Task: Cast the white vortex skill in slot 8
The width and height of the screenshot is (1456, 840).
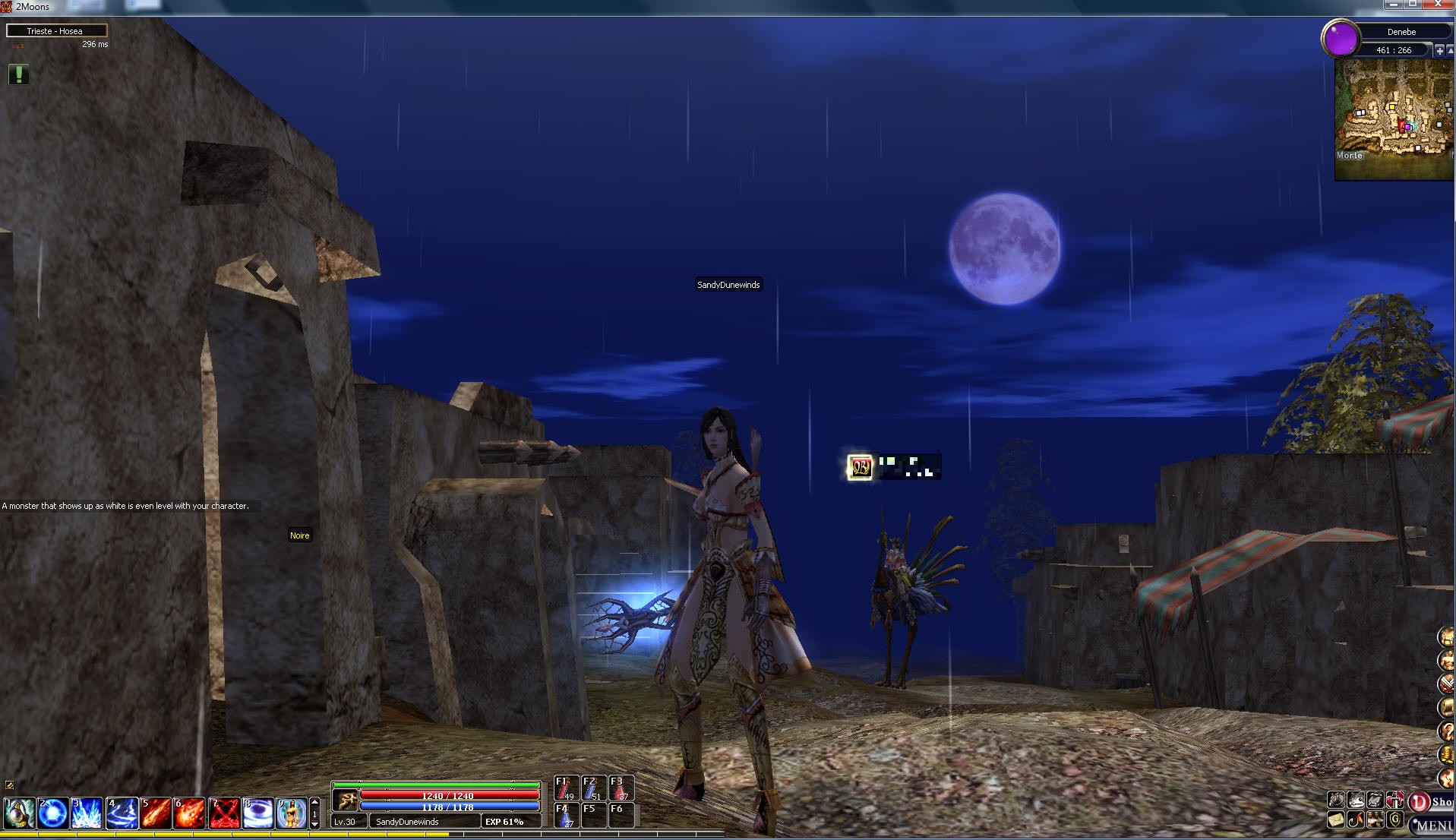Action: point(257,813)
